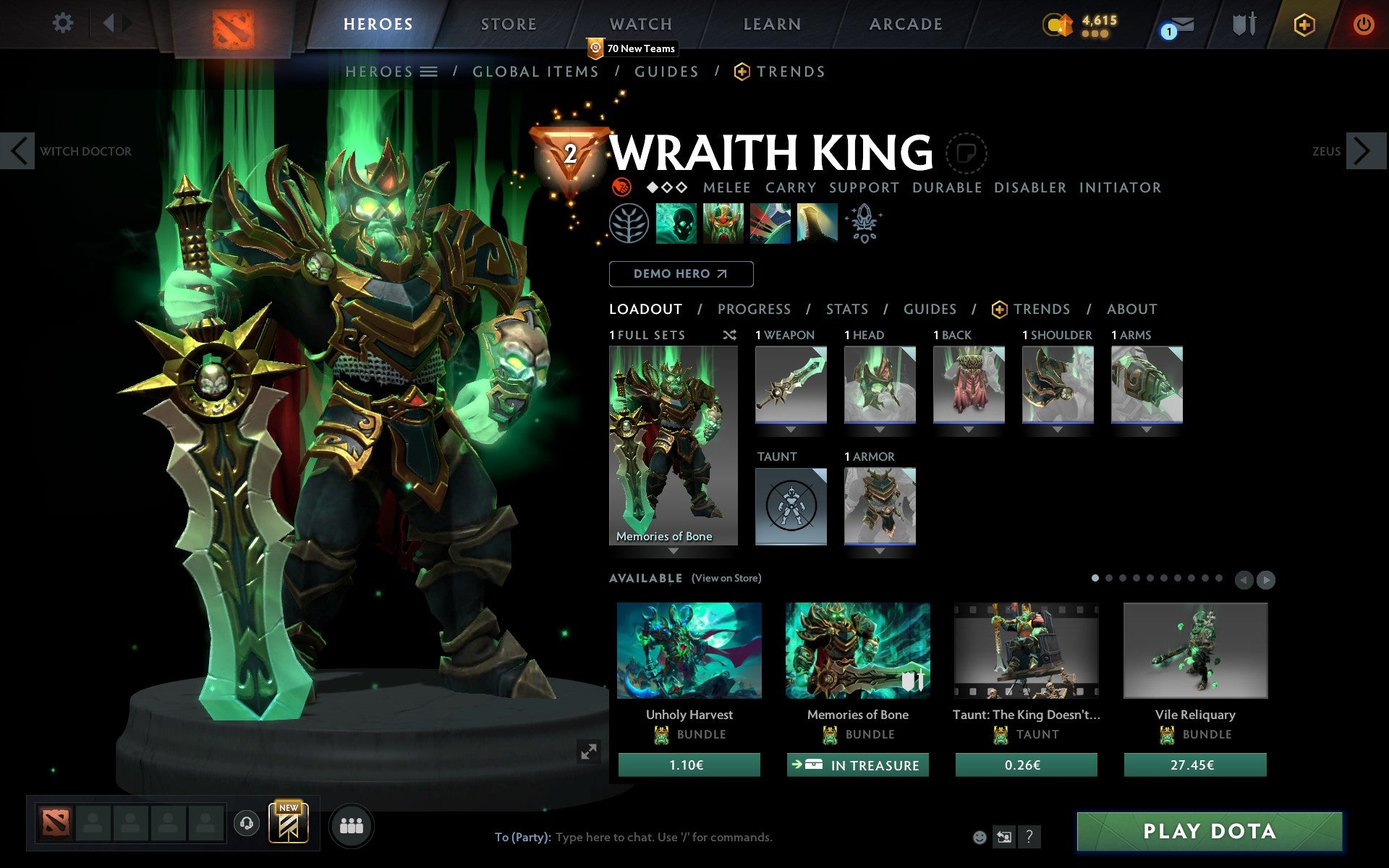Click the Dota Plus hexagon icon

(x=1303, y=24)
